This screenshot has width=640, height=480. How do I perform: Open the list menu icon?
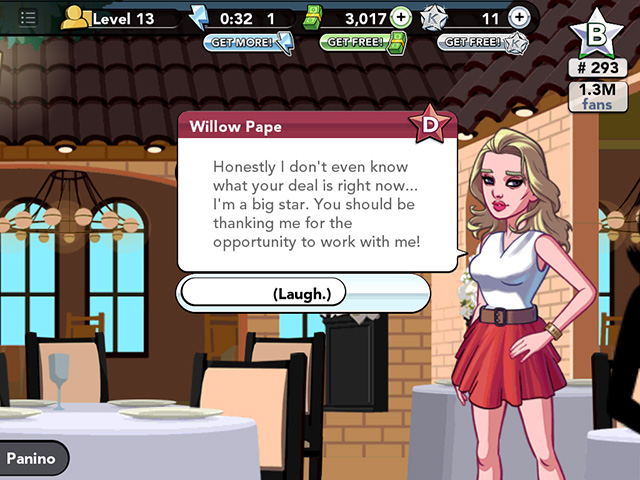(x=28, y=18)
